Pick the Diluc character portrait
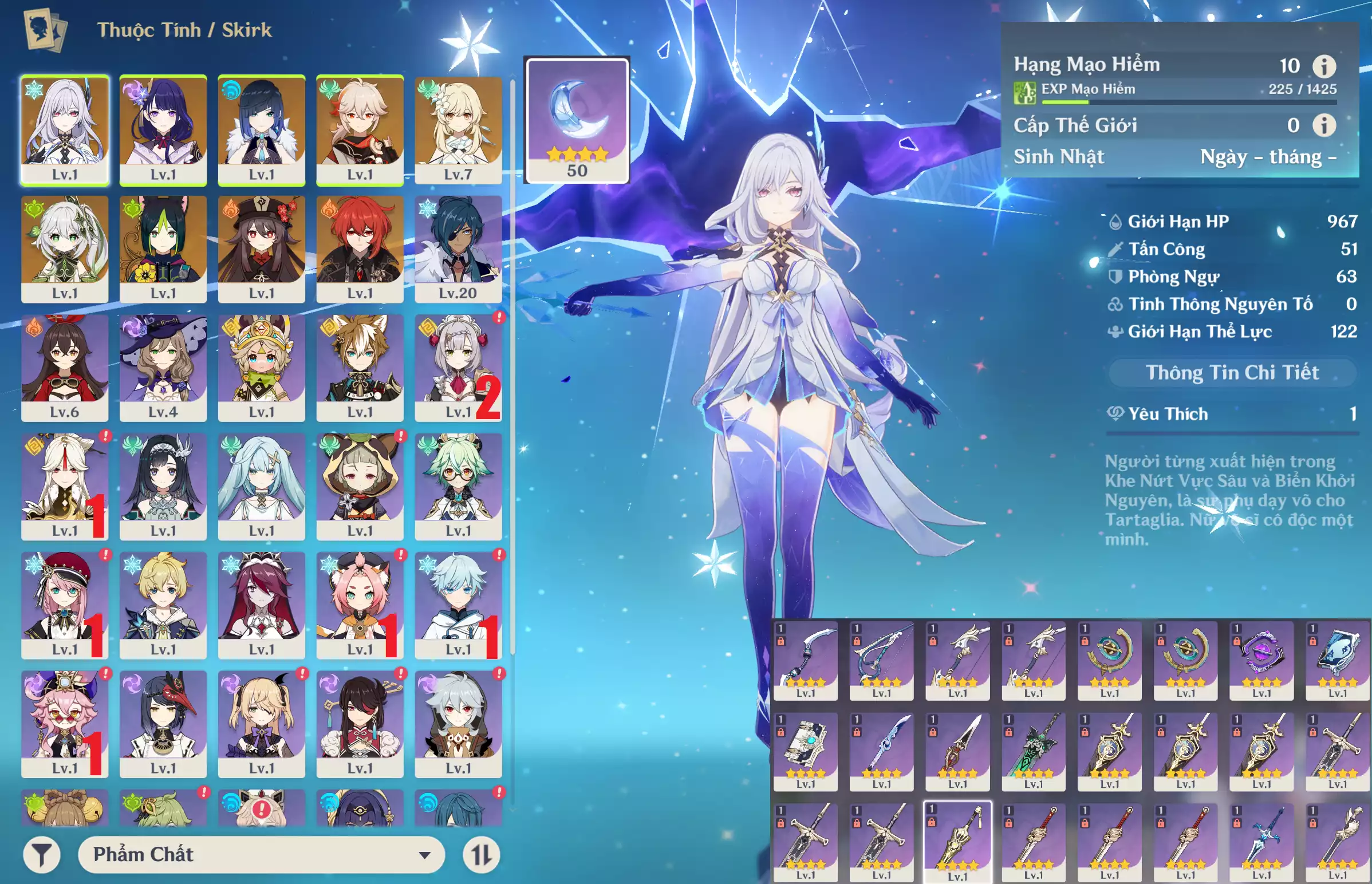1372x884 pixels. 360,248
